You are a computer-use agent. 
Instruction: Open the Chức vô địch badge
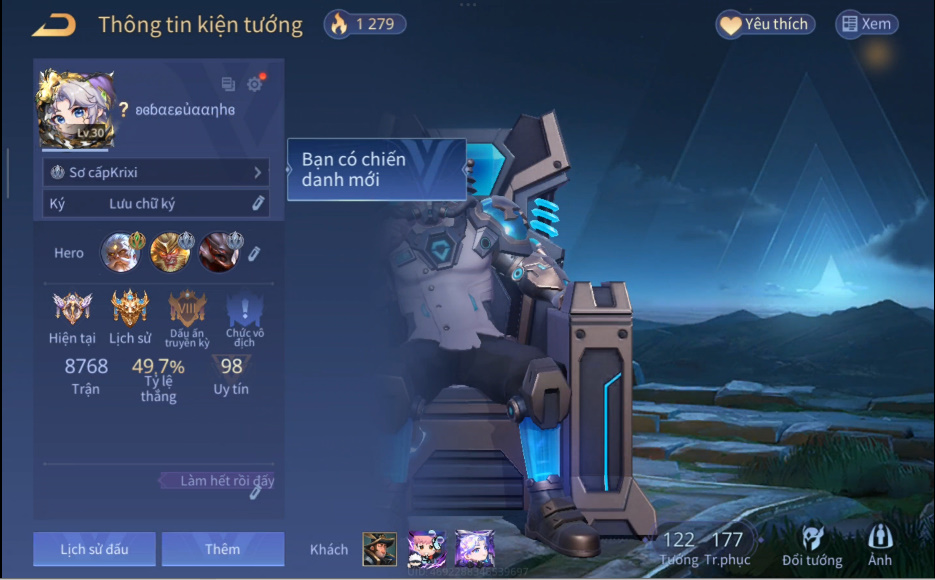[x=239, y=309]
